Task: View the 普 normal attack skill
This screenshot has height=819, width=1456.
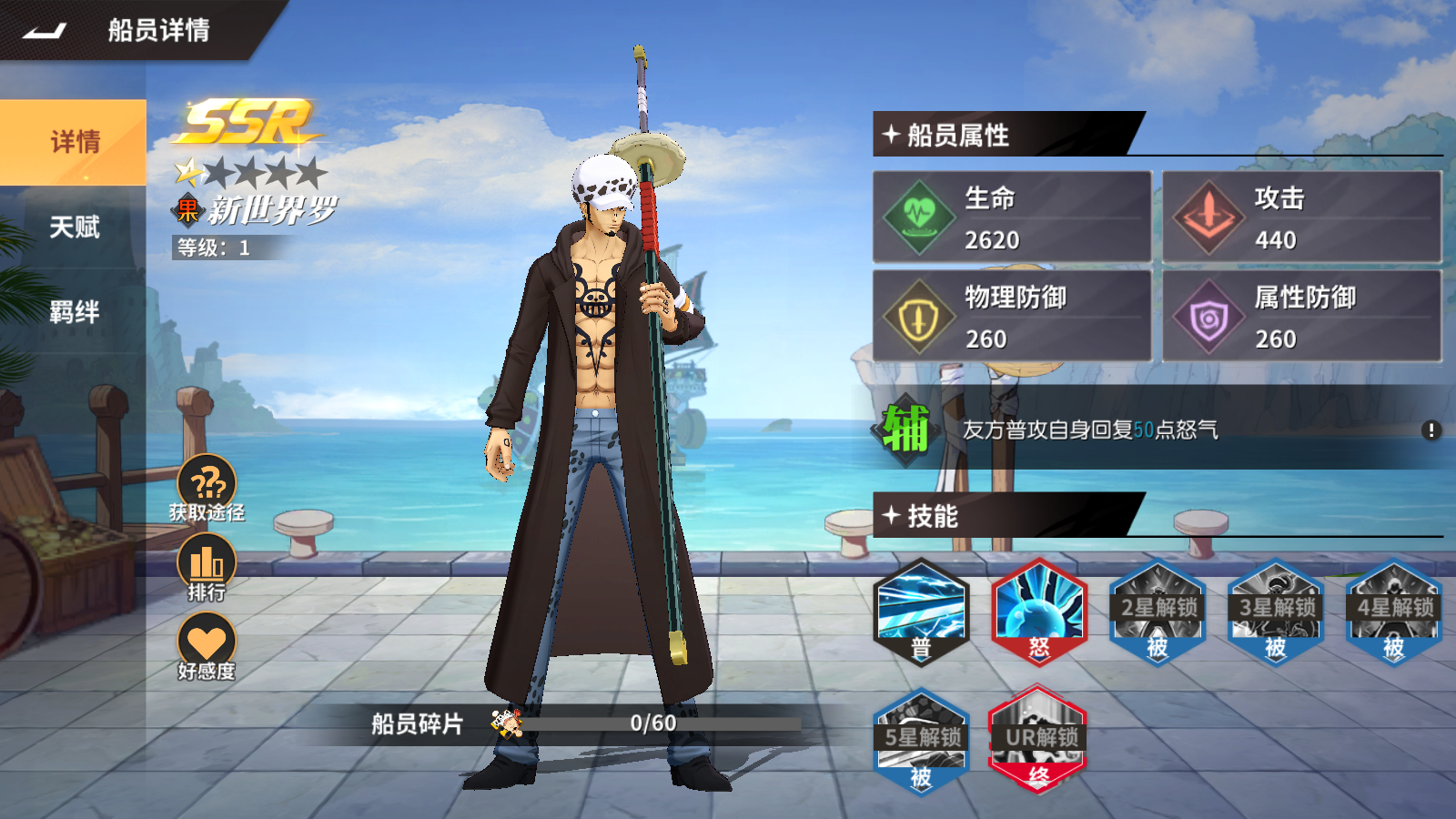Action: click(921, 612)
